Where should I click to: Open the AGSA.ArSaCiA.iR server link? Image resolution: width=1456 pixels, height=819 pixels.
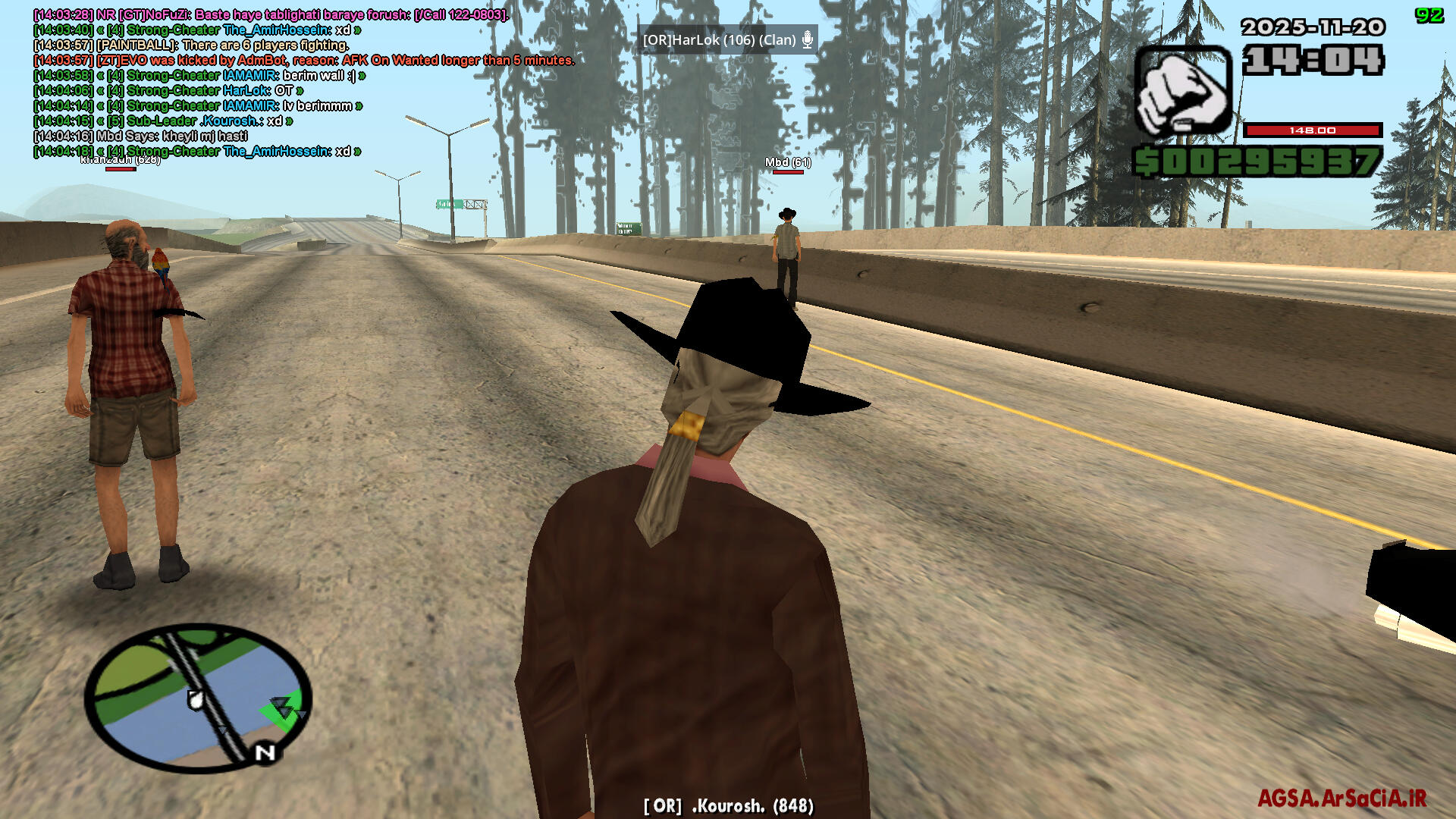(x=1341, y=798)
